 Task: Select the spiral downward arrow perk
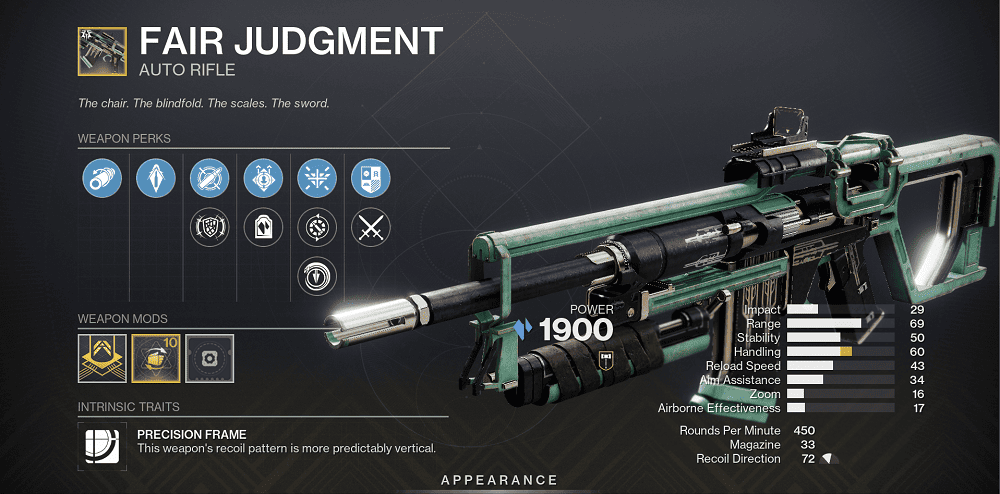point(317,277)
